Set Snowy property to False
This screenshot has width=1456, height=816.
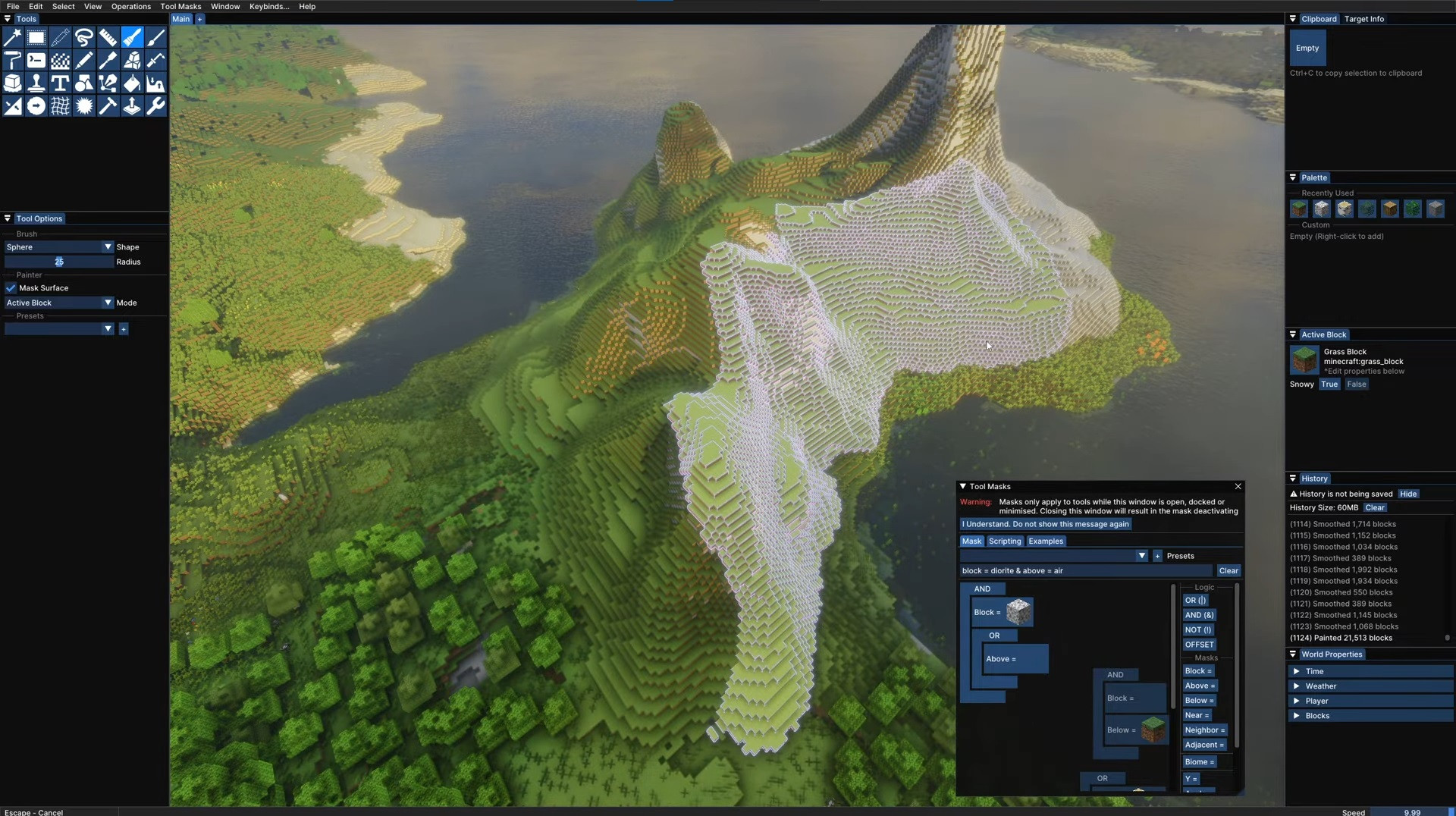tap(1357, 384)
